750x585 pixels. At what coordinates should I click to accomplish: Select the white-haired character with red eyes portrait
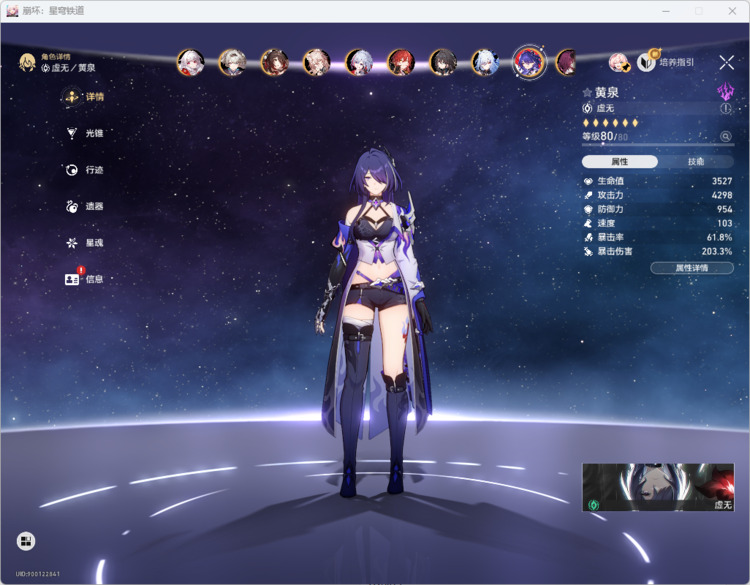pyautogui.click(x=190, y=63)
